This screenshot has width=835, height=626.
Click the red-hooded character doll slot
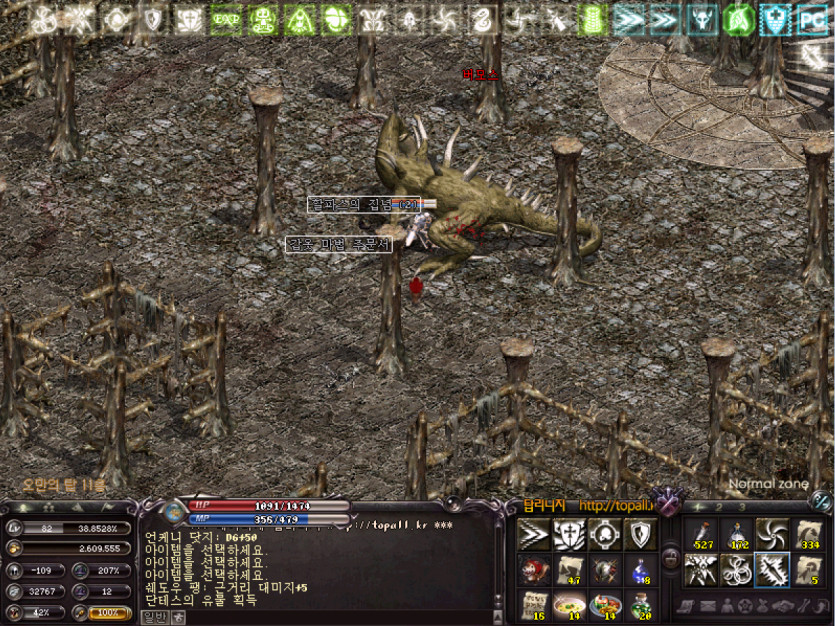click(534, 569)
